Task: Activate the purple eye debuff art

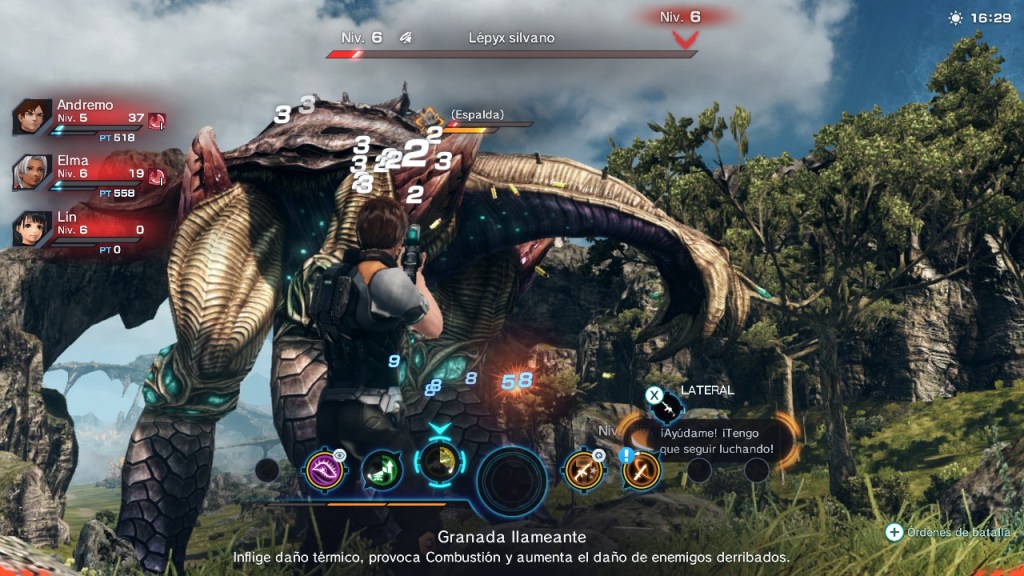Action: 326,468
